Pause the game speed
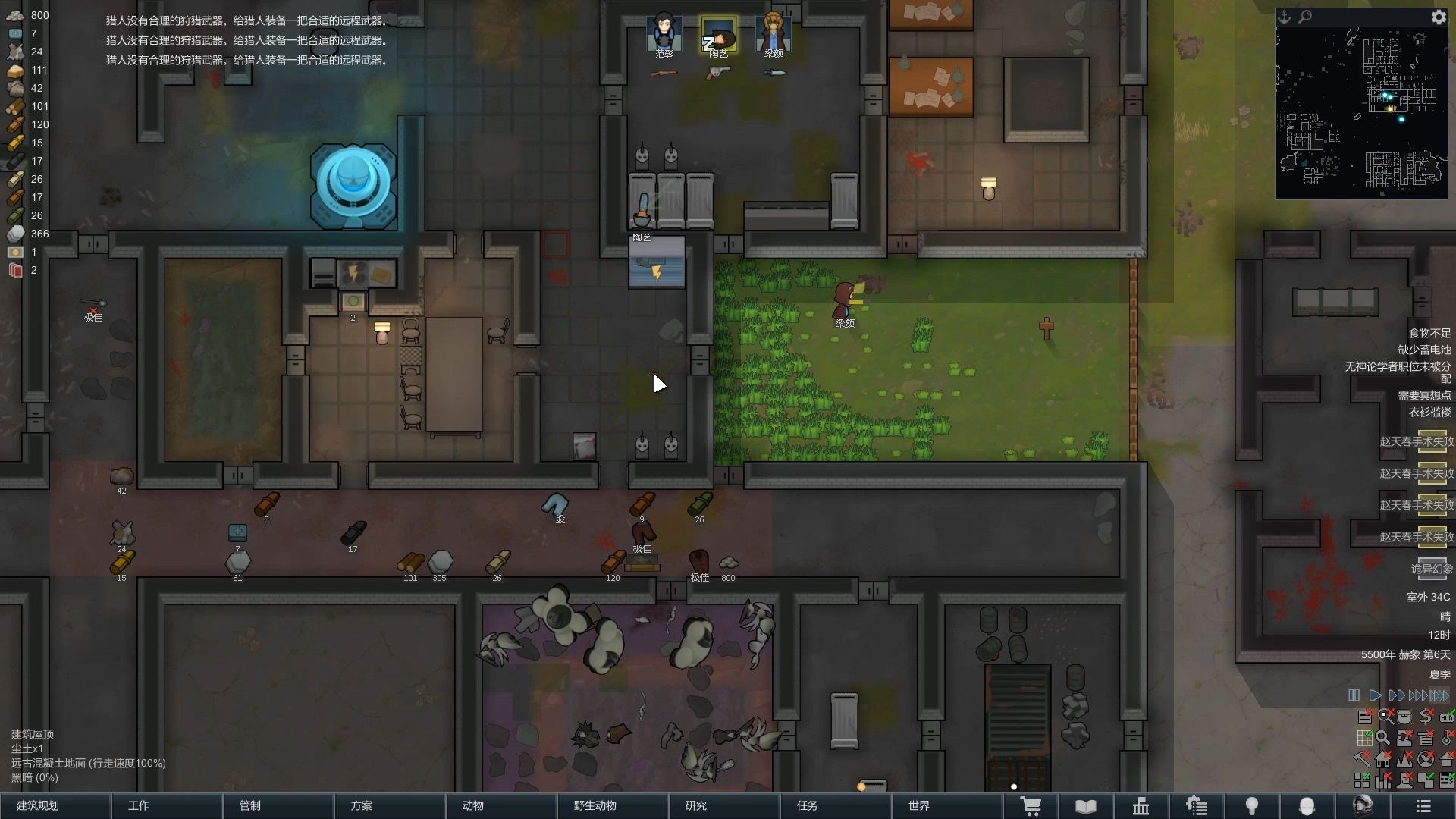Image resolution: width=1456 pixels, height=819 pixels. [x=1354, y=695]
